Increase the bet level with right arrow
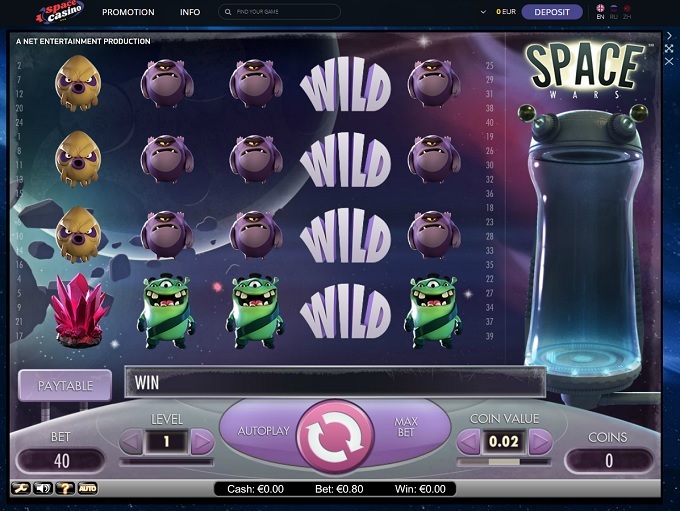Image resolution: width=680 pixels, height=511 pixels. 202,440
